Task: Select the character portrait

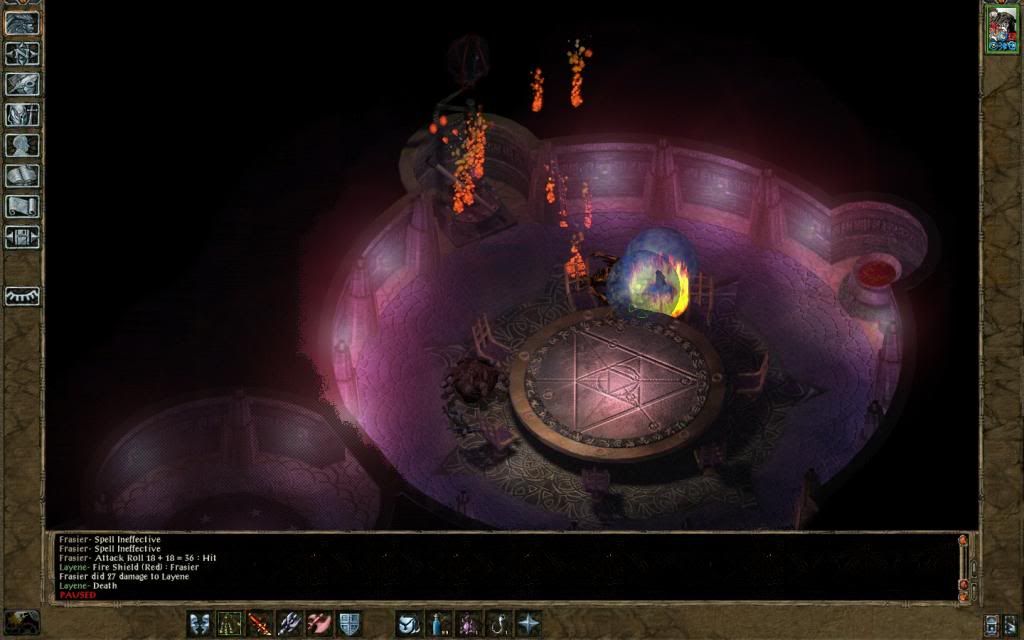Action: [x=1000, y=28]
